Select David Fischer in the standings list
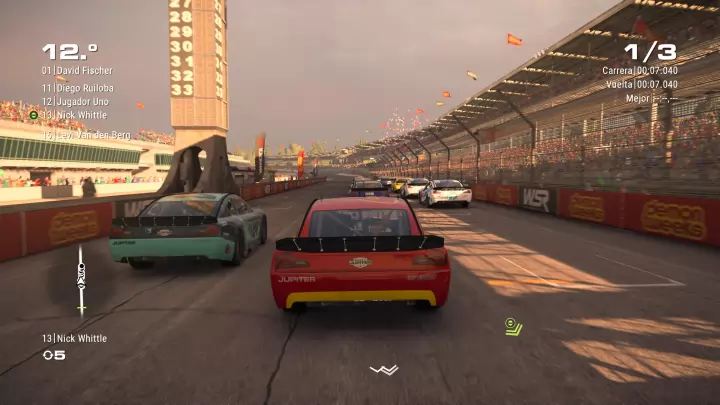The height and width of the screenshot is (405, 720). pyautogui.click(x=77, y=71)
